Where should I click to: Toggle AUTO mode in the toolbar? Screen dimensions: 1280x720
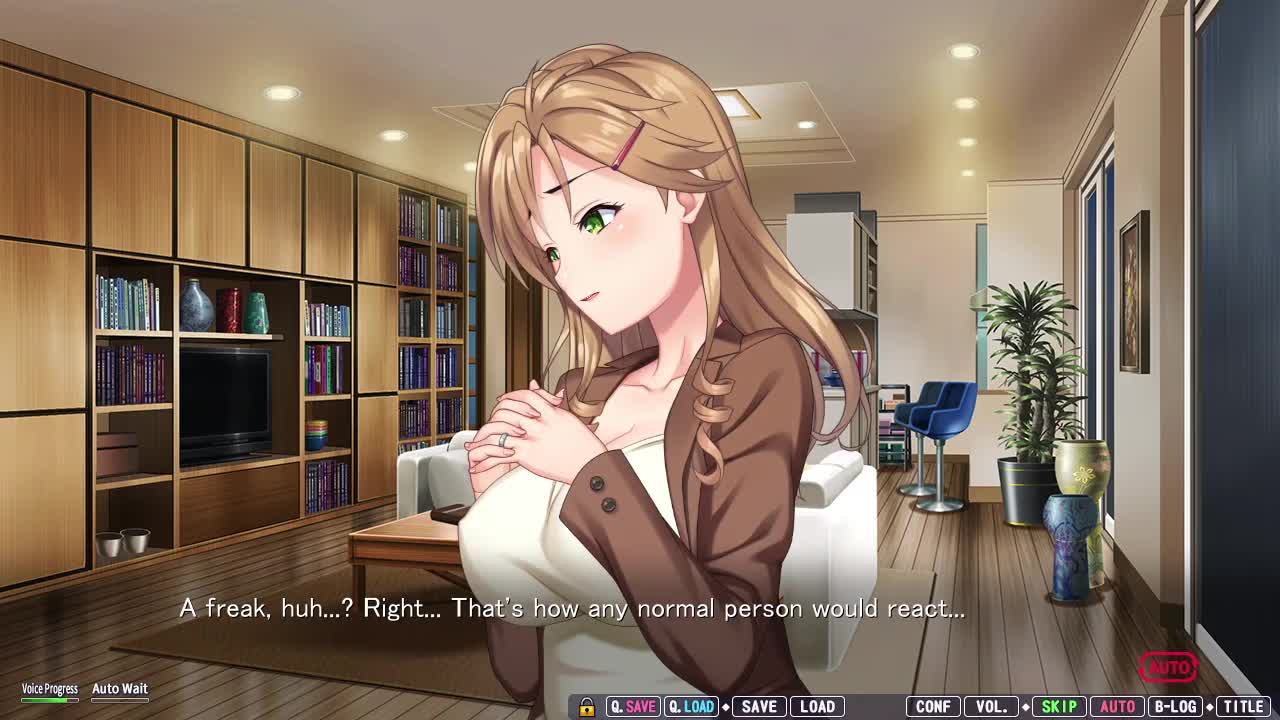(x=1117, y=707)
